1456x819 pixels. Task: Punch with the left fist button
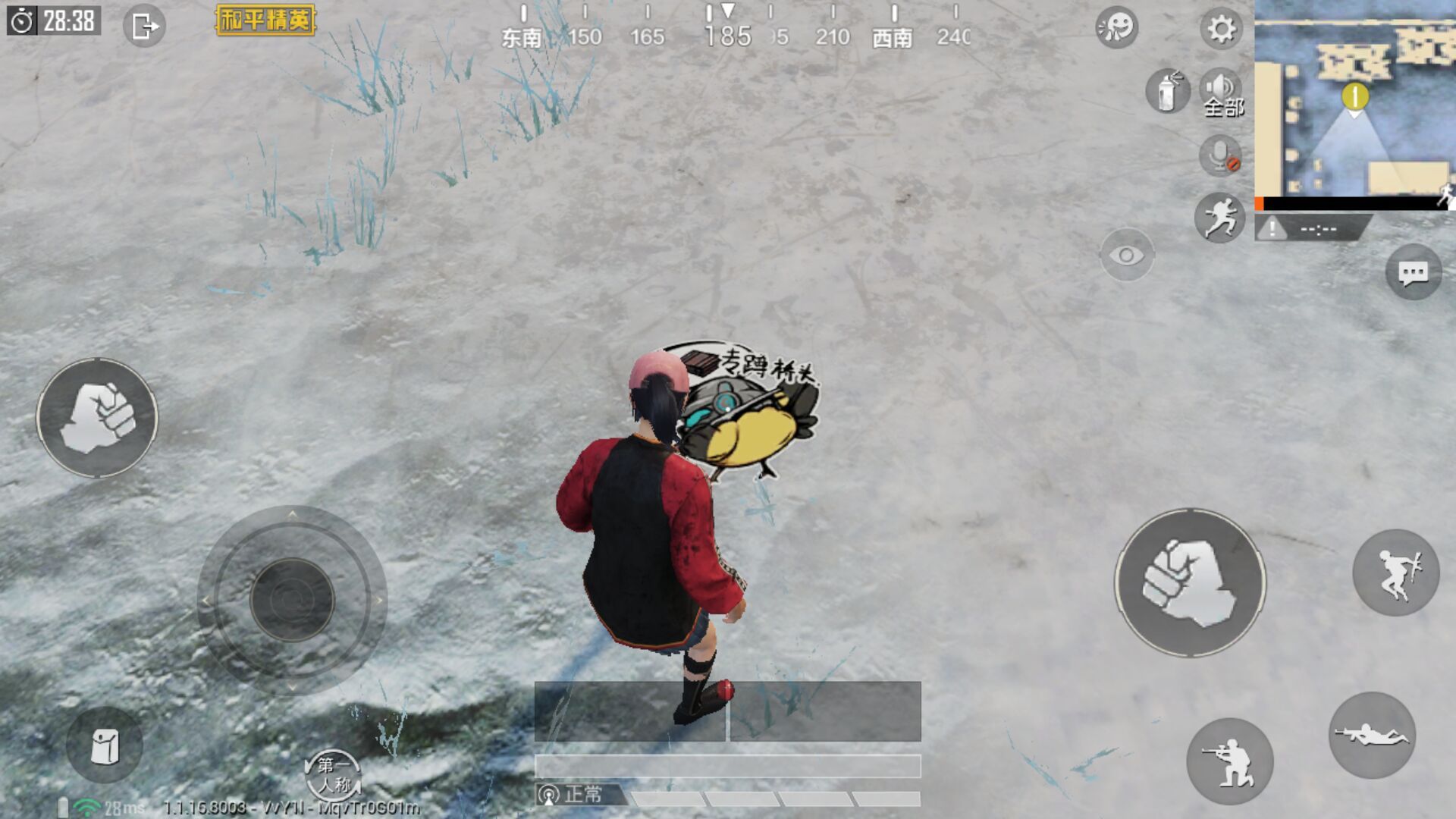click(97, 418)
